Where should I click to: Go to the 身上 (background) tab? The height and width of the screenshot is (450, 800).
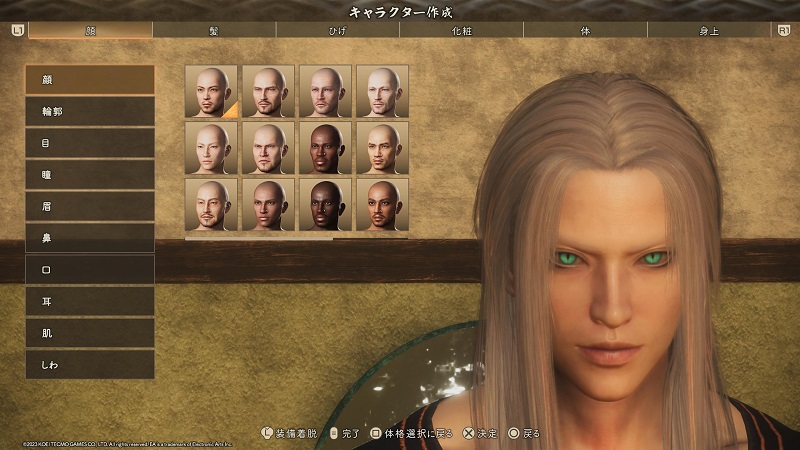[x=710, y=30]
